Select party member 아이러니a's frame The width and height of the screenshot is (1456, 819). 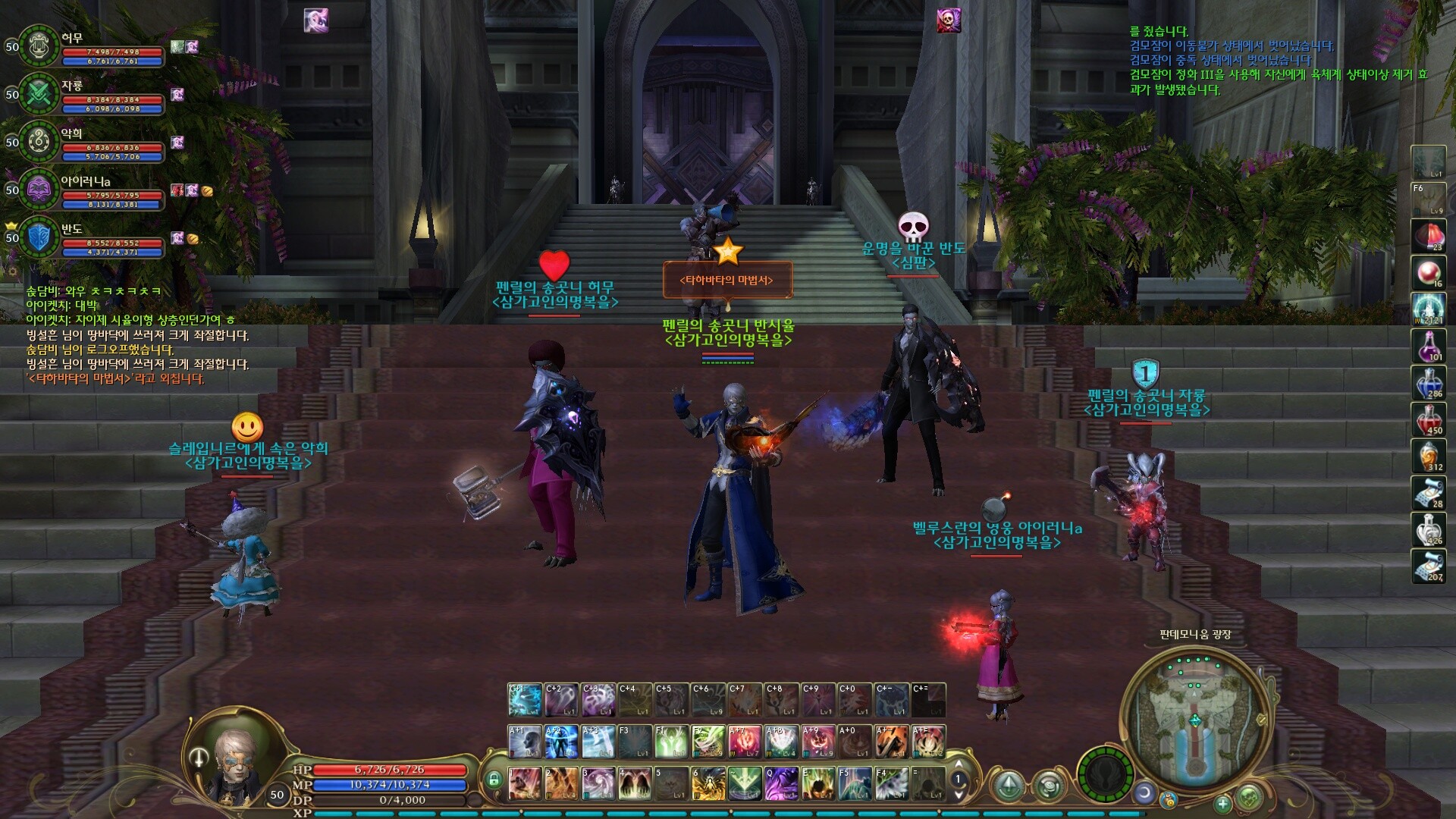[x=39, y=190]
